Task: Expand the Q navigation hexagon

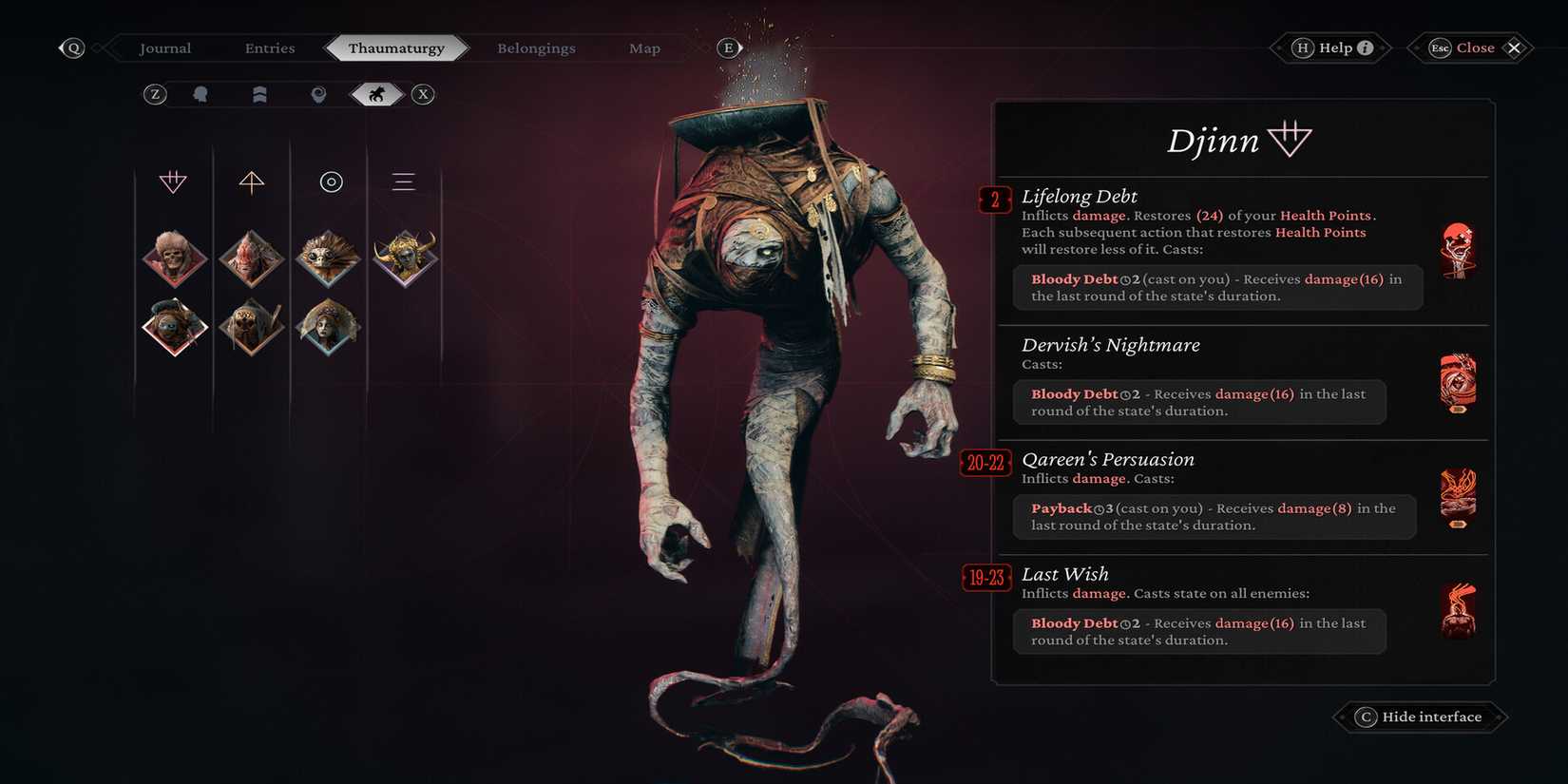Action: [71, 47]
